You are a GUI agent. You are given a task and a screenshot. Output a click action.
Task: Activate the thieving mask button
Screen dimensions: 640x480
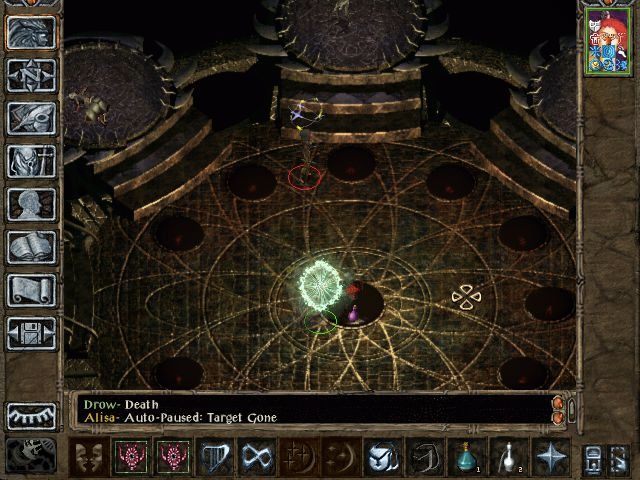point(89,457)
